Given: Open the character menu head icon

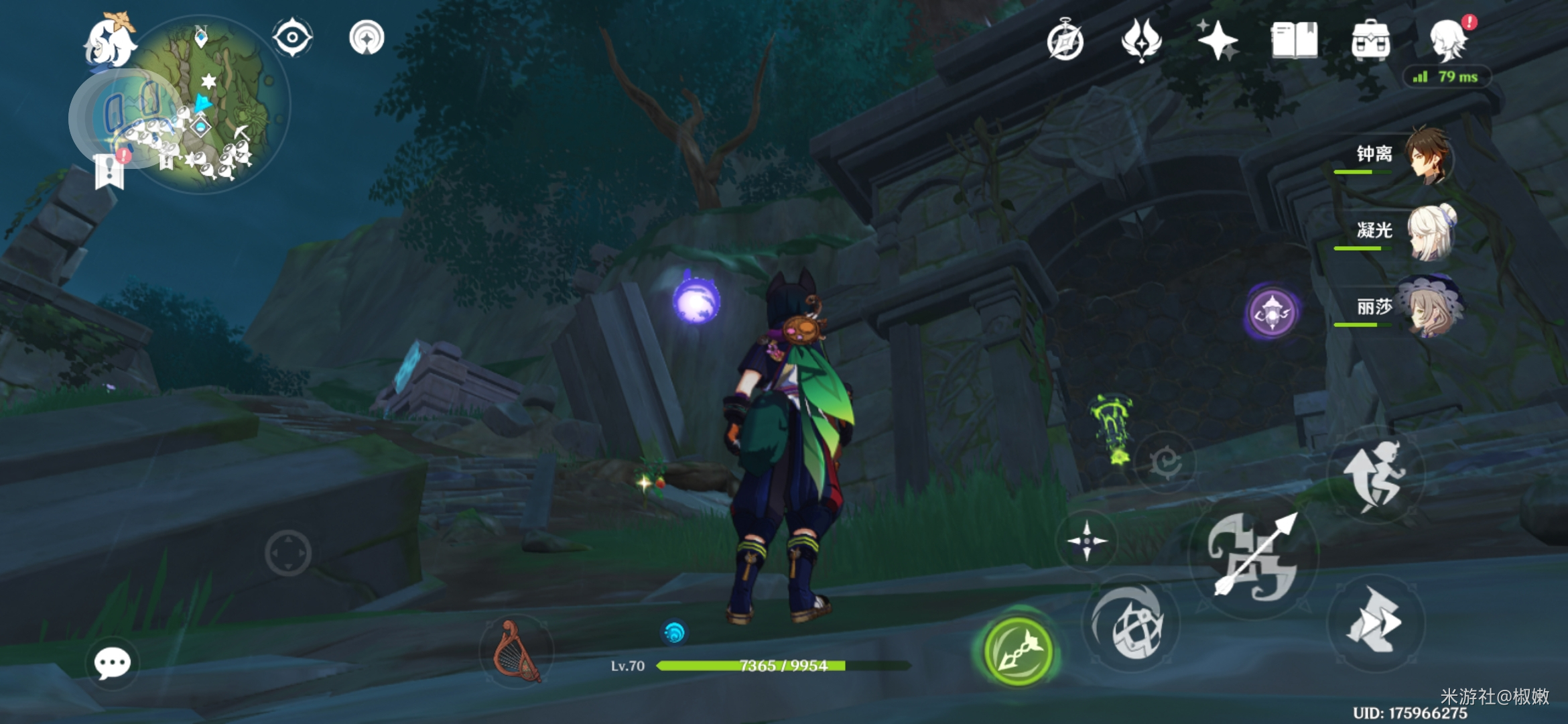Looking at the screenshot, I should (1449, 40).
